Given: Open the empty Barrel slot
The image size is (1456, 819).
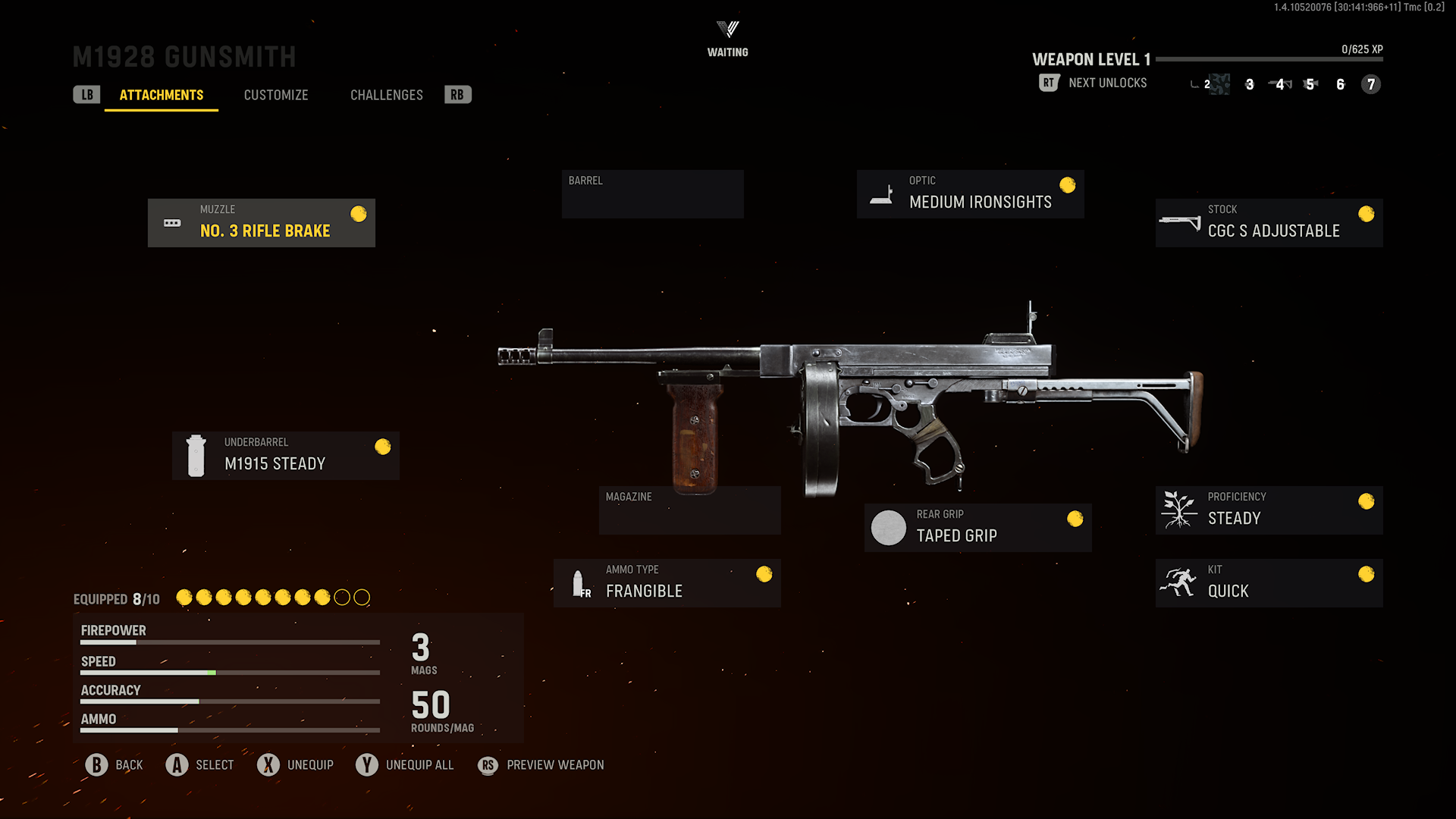Looking at the screenshot, I should click(652, 193).
